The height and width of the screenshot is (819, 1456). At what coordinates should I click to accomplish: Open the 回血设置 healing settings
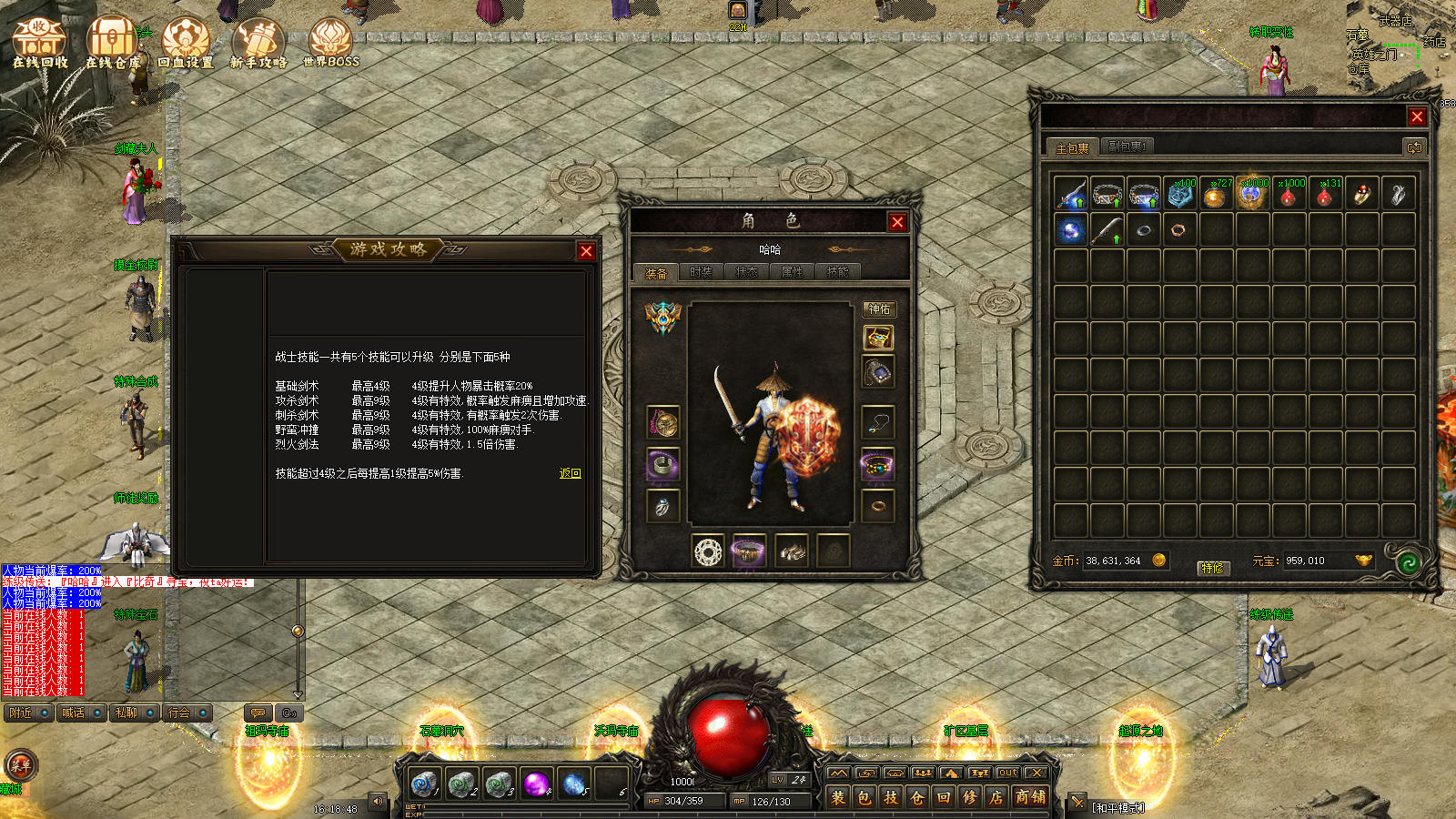[186, 43]
